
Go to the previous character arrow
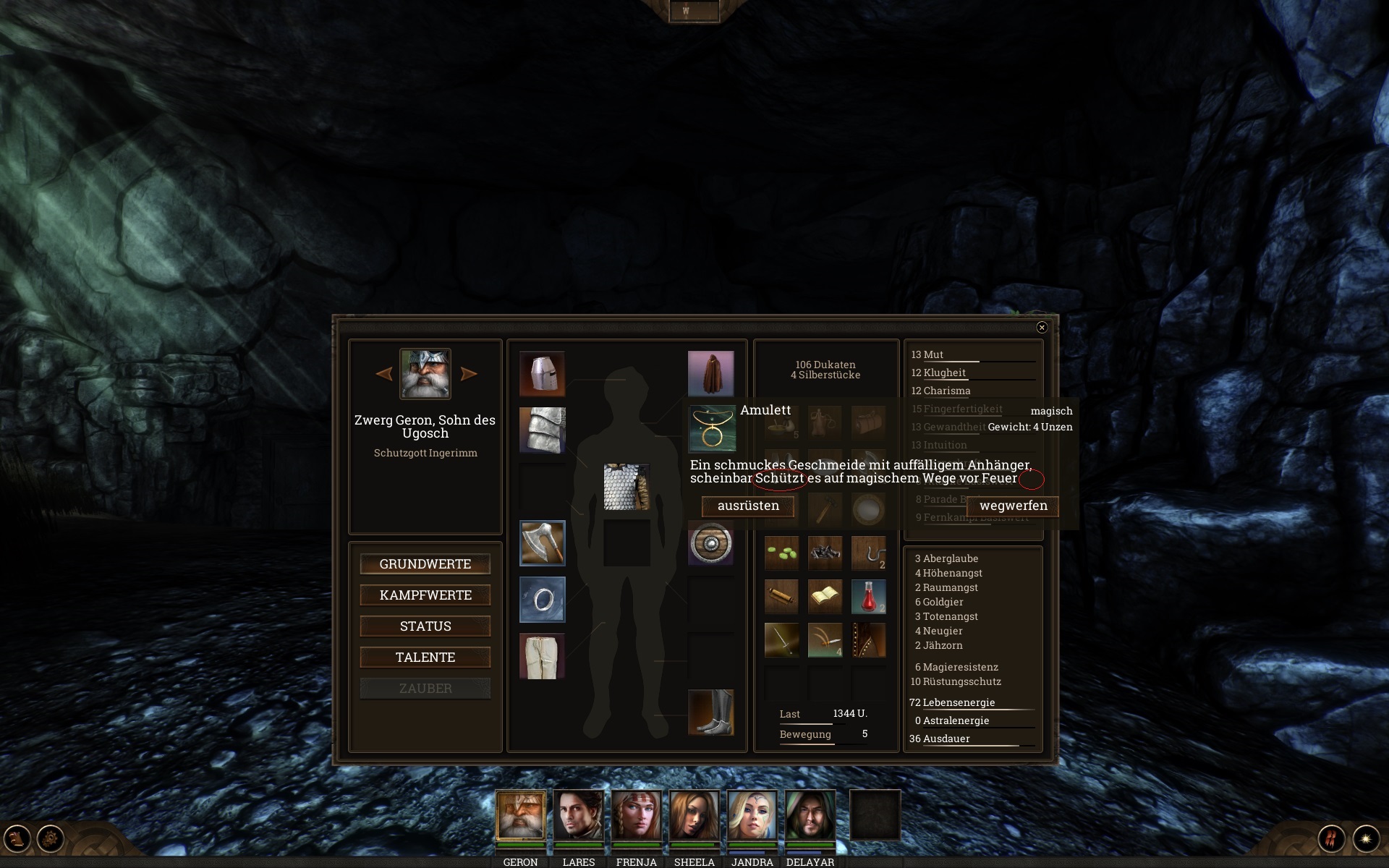[384, 374]
